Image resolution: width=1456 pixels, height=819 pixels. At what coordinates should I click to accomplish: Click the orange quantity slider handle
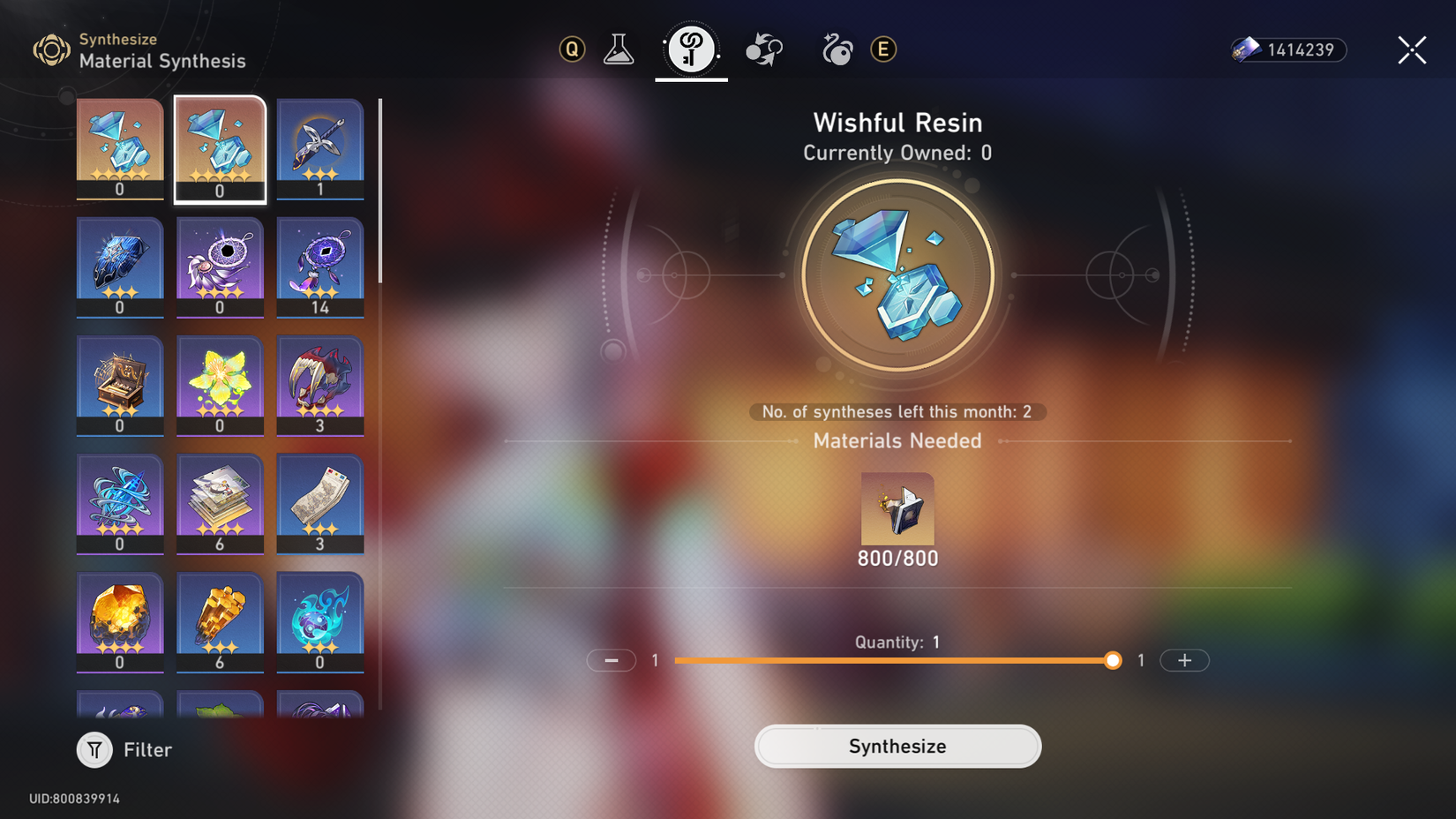1112,660
